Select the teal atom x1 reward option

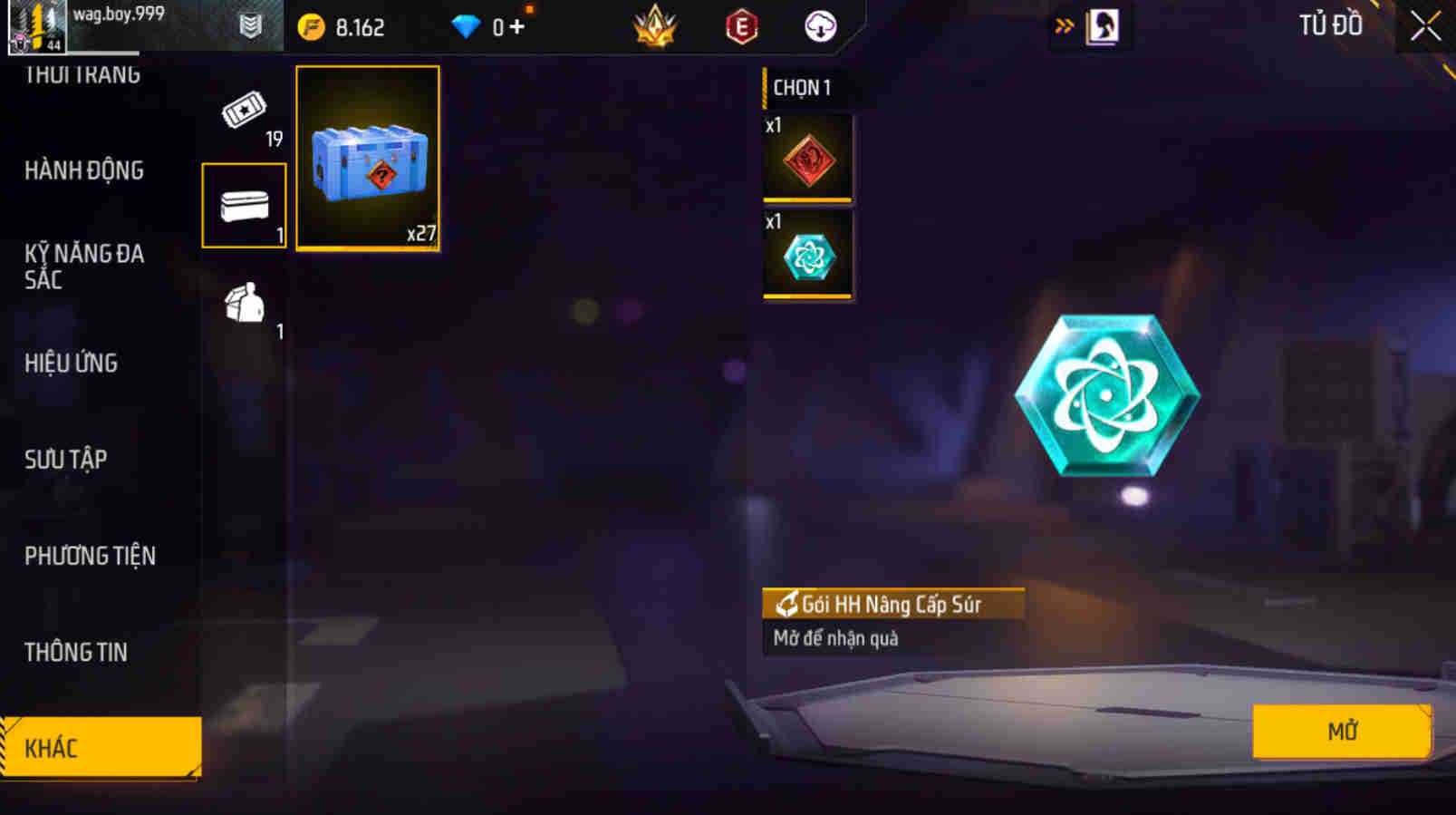tap(807, 257)
